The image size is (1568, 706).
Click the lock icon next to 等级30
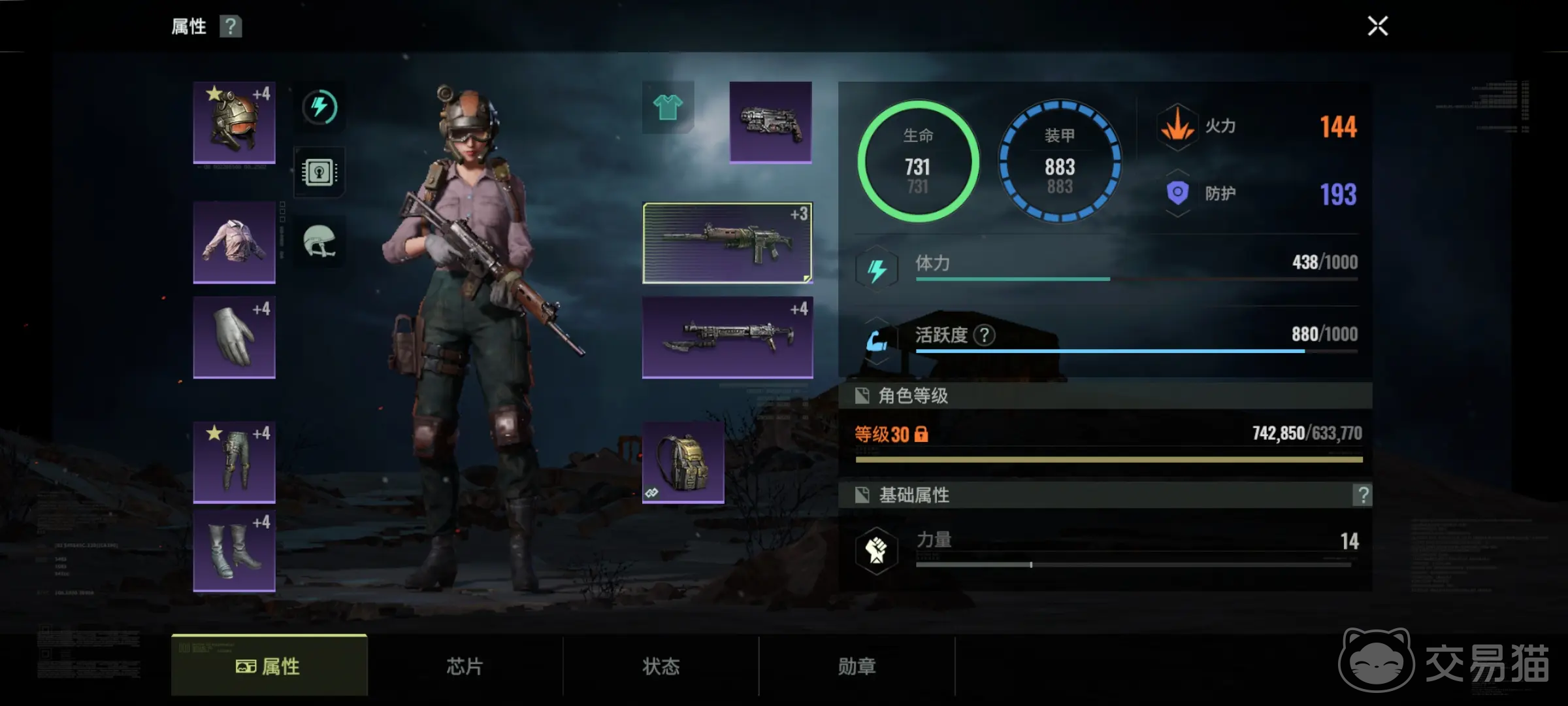point(920,435)
